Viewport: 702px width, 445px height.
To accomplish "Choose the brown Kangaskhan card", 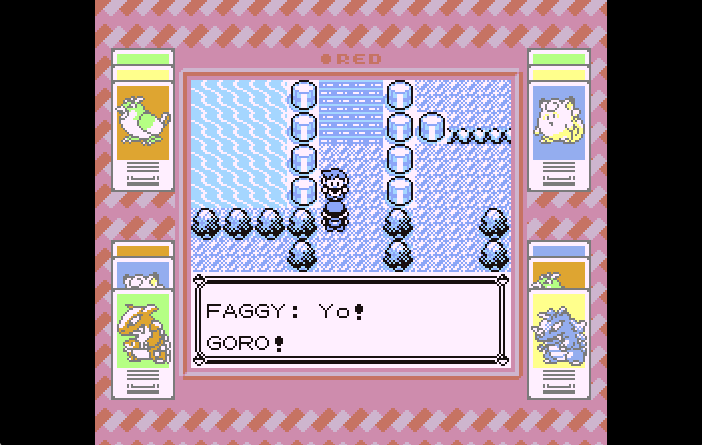I will pyautogui.click(x=143, y=330).
